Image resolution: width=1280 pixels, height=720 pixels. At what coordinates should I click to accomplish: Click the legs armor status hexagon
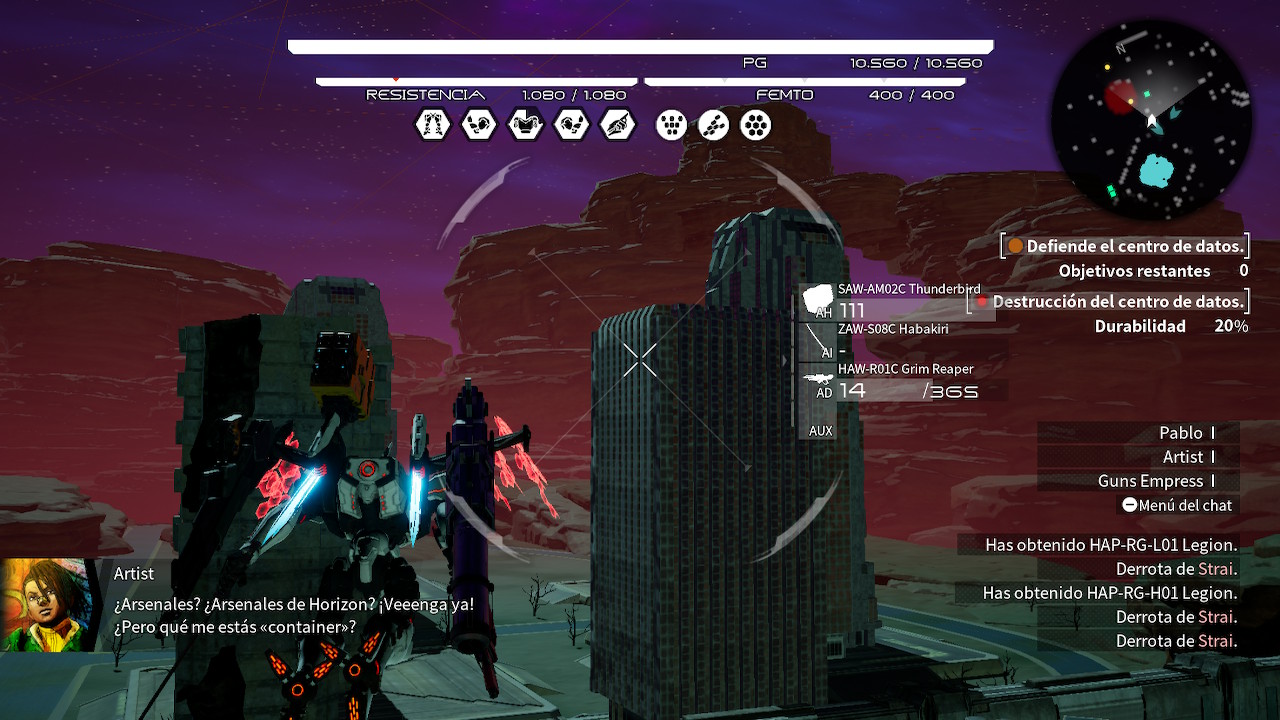pos(433,125)
